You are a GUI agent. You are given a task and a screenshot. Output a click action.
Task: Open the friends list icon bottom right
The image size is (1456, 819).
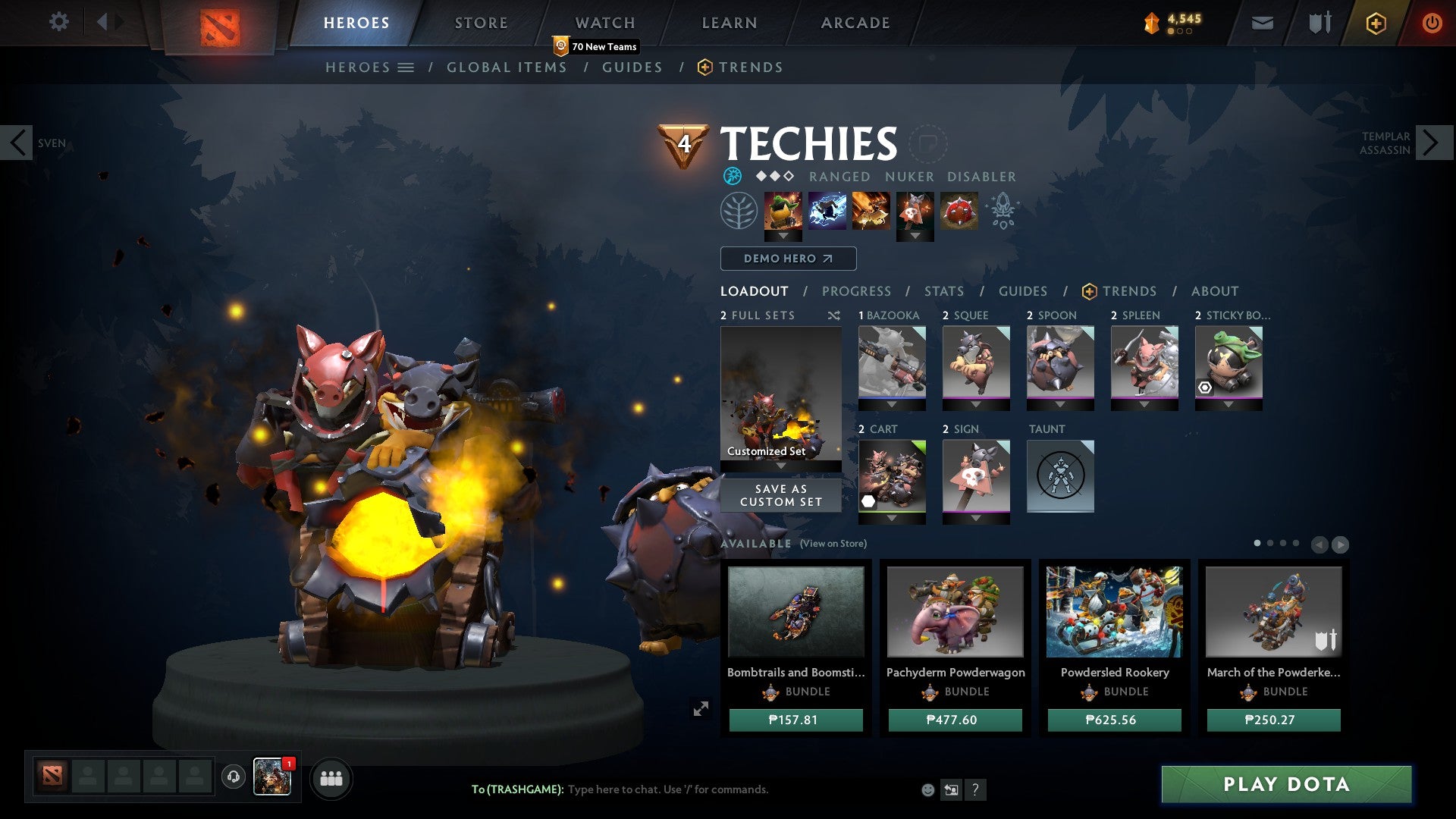(x=331, y=777)
